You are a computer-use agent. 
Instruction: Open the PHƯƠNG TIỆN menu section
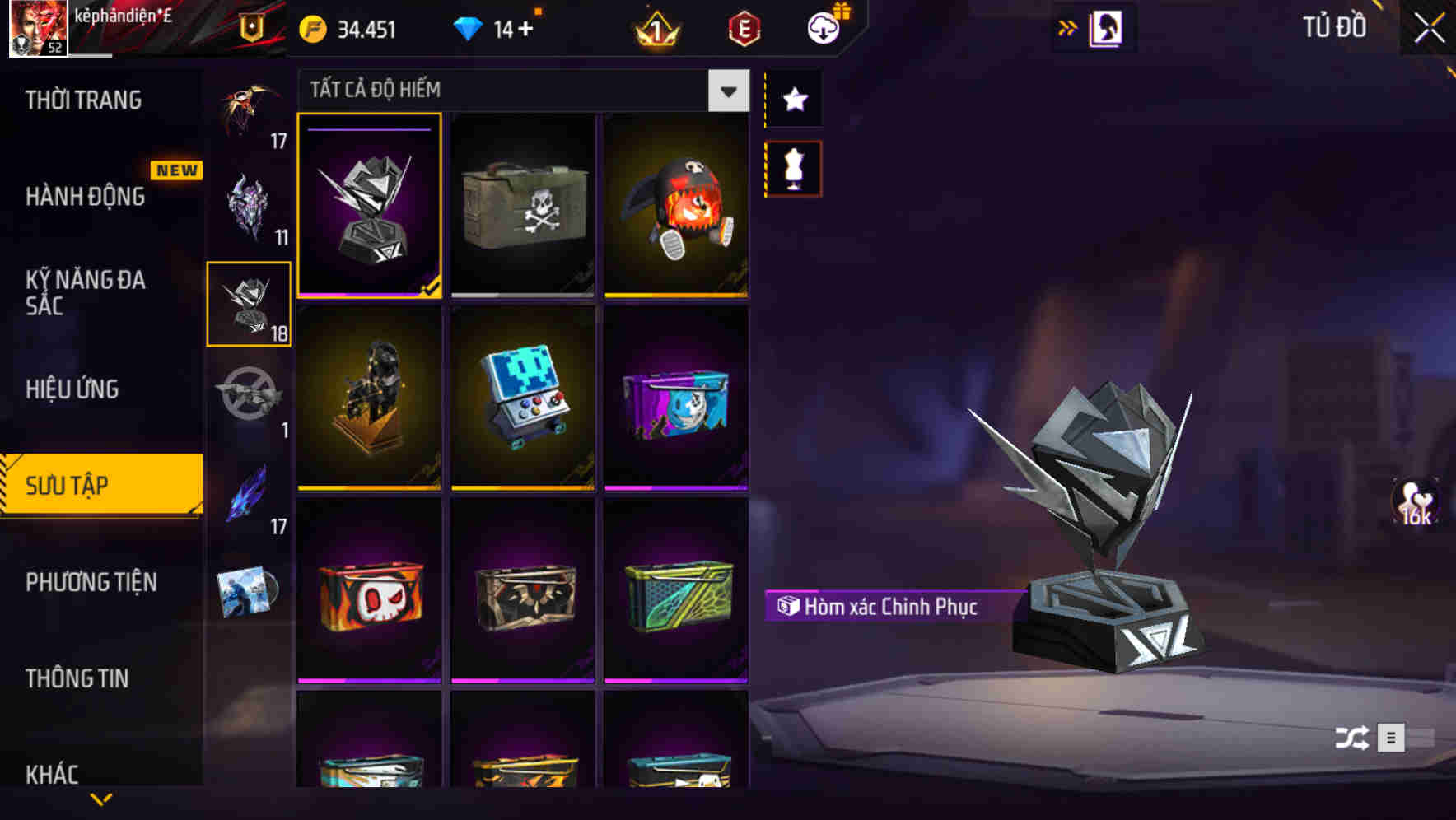point(91,582)
